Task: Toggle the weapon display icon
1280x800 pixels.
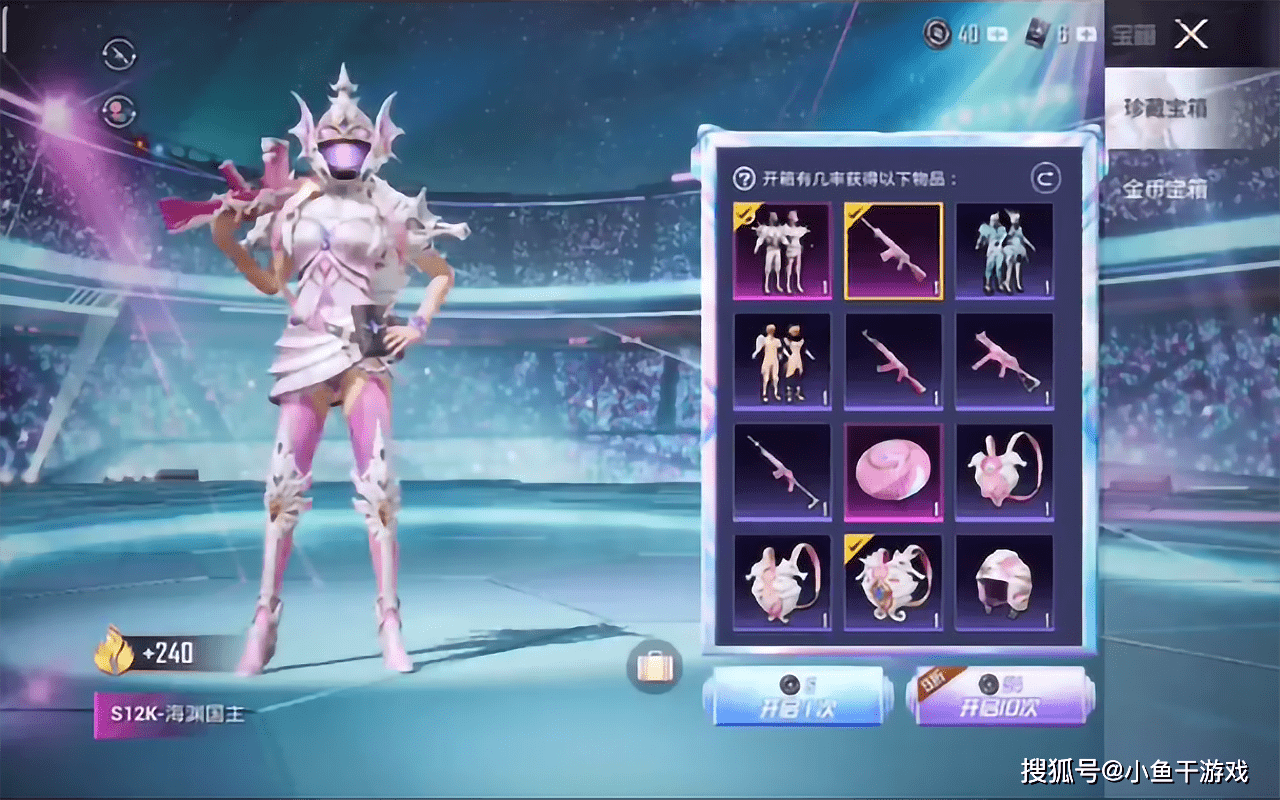Action: [120, 52]
